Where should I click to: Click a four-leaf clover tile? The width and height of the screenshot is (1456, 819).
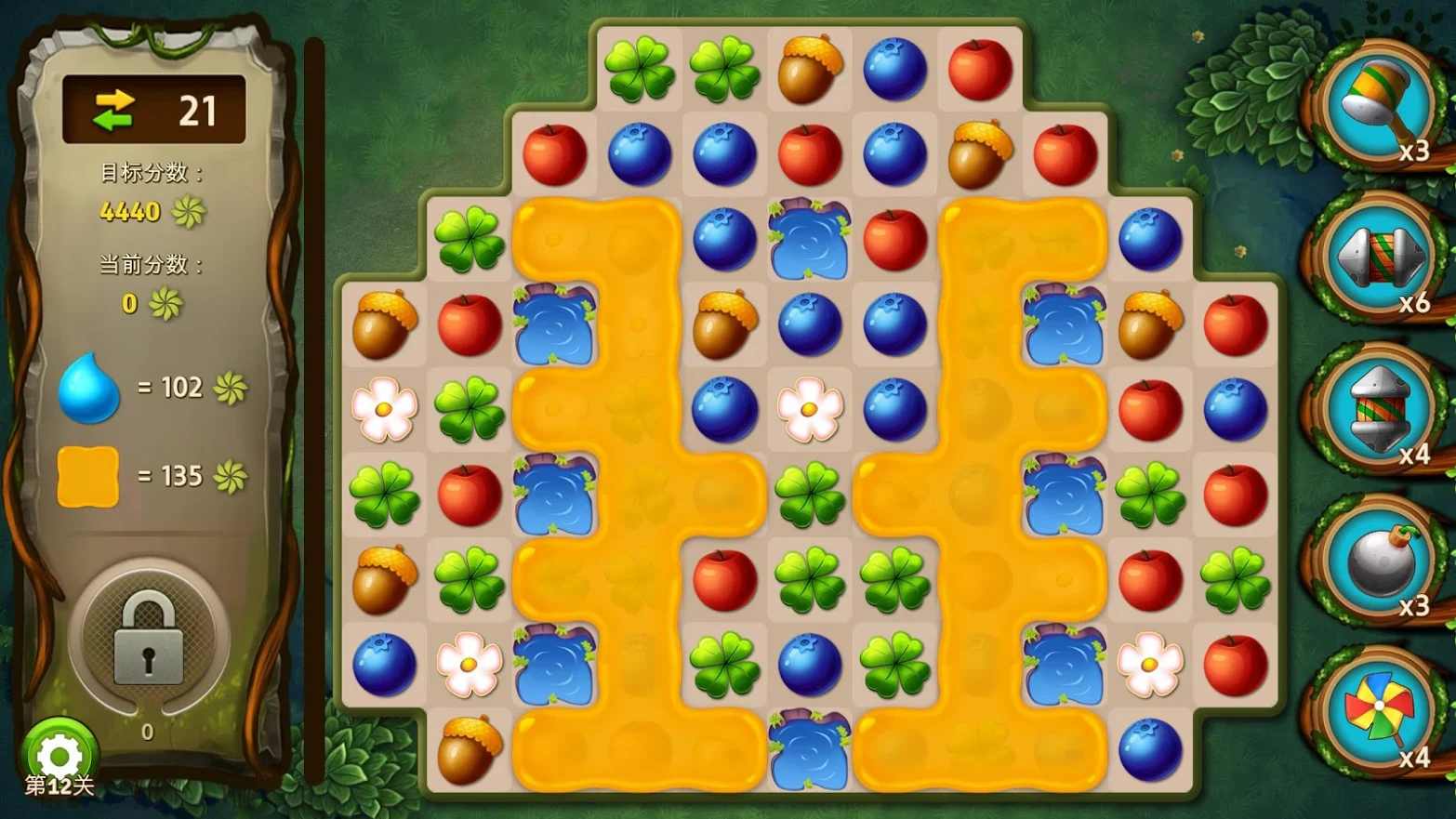(640, 69)
